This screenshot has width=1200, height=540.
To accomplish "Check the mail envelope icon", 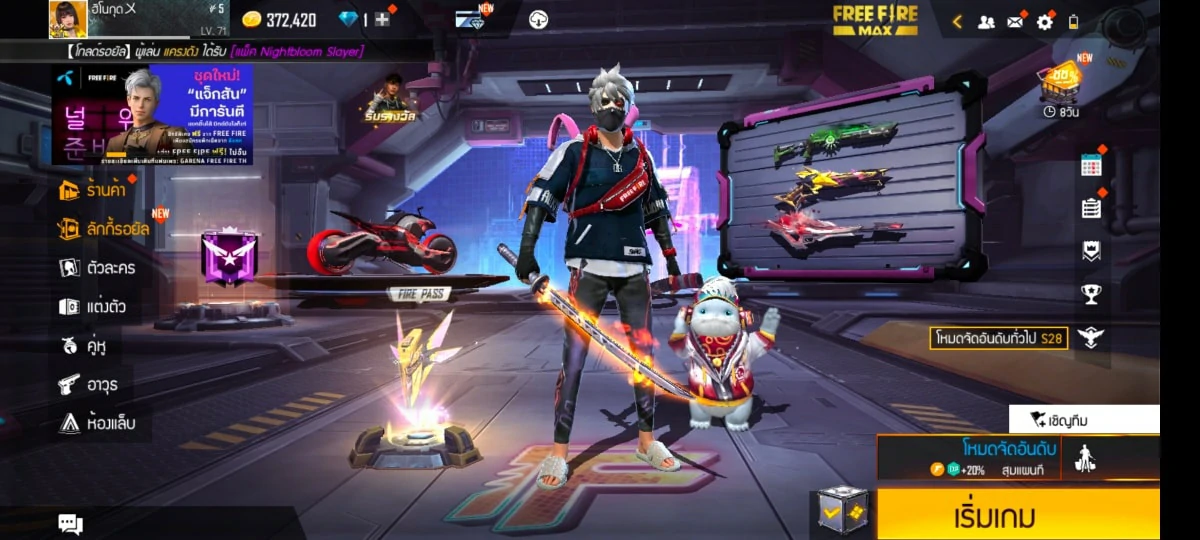I will point(1015,21).
